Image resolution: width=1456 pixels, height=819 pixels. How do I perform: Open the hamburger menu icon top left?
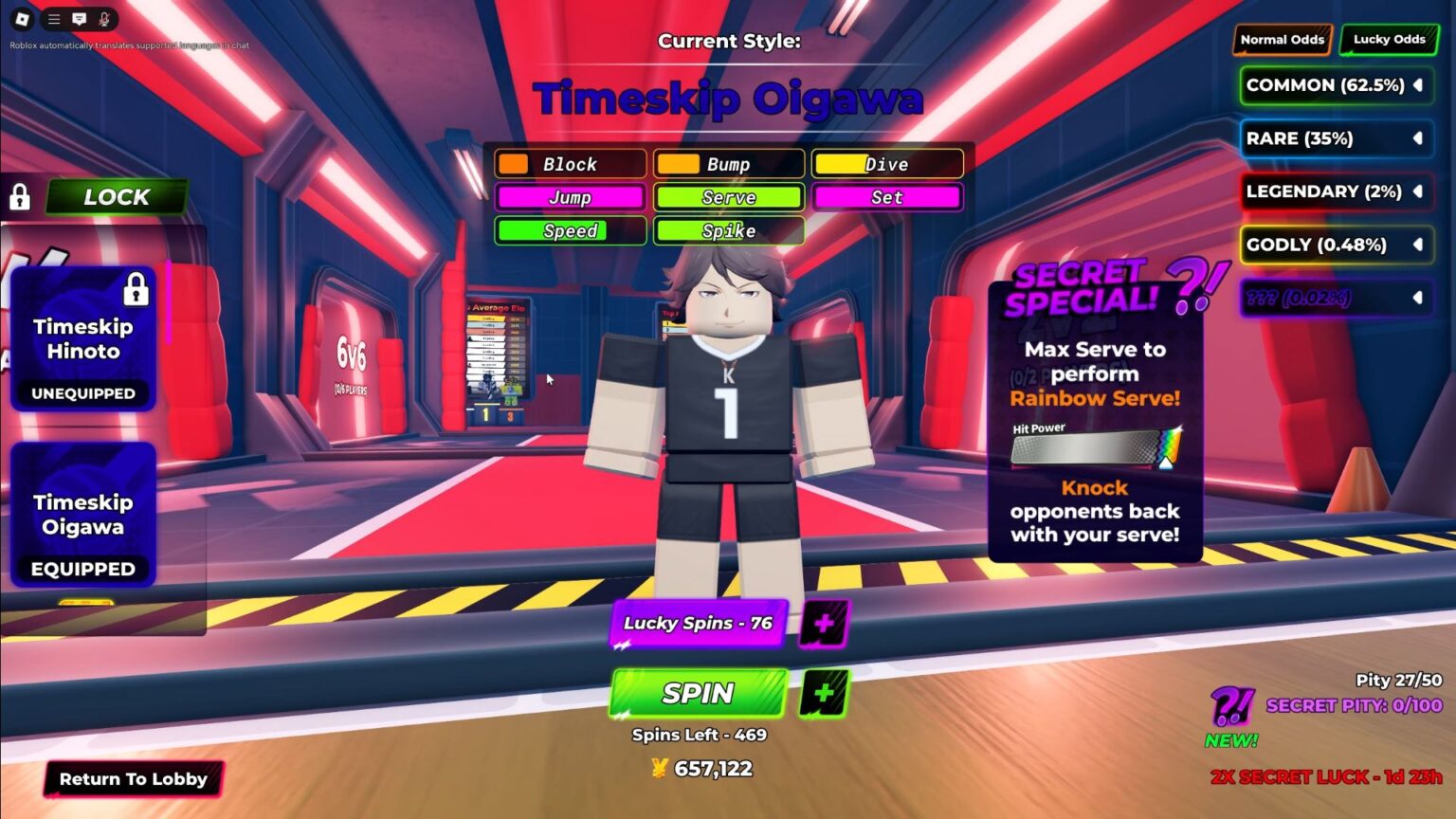click(x=53, y=19)
